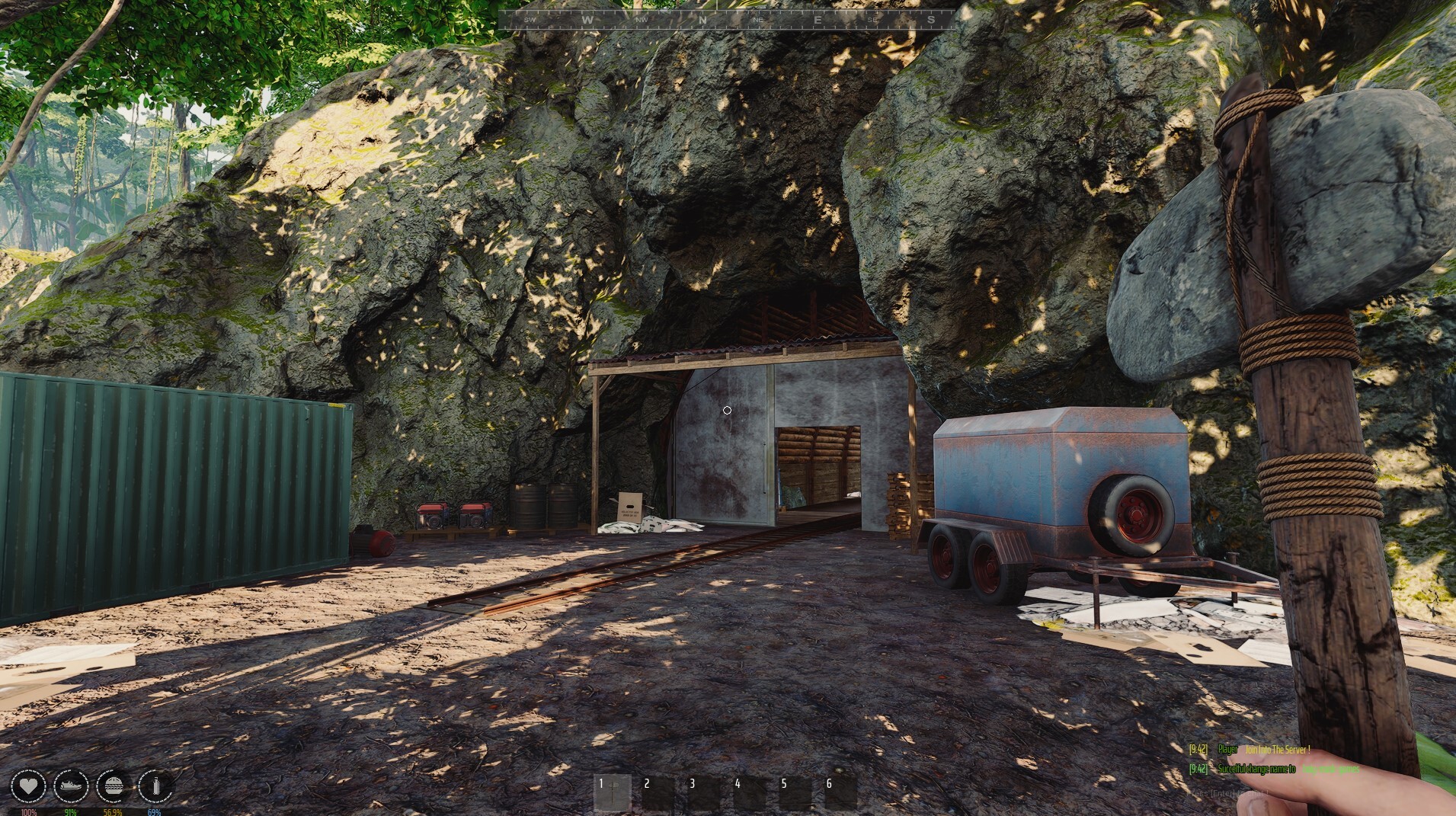Viewport: 1456px width, 816px height.
Task: Choose hotbar slot 3
Action: point(703,793)
